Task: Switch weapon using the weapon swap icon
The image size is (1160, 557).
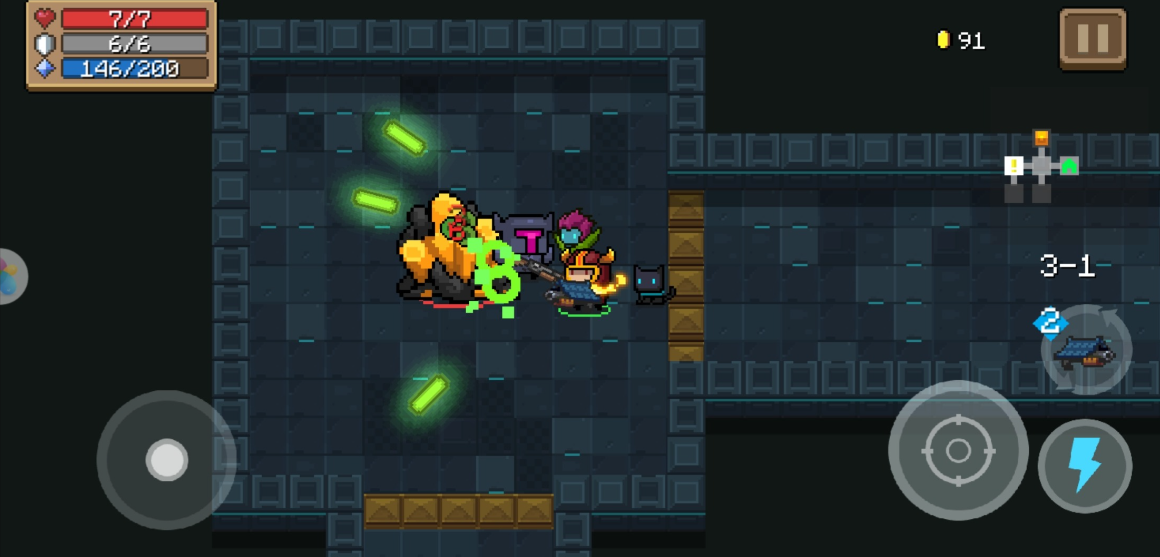Action: 1085,351
